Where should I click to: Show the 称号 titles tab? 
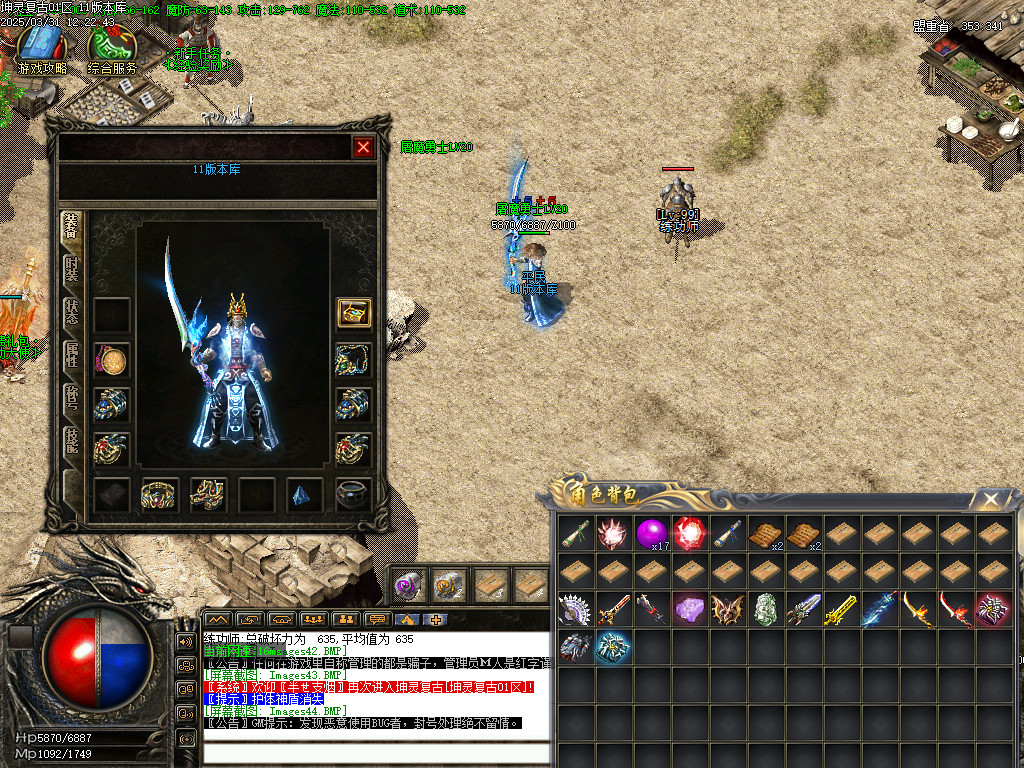[x=72, y=397]
